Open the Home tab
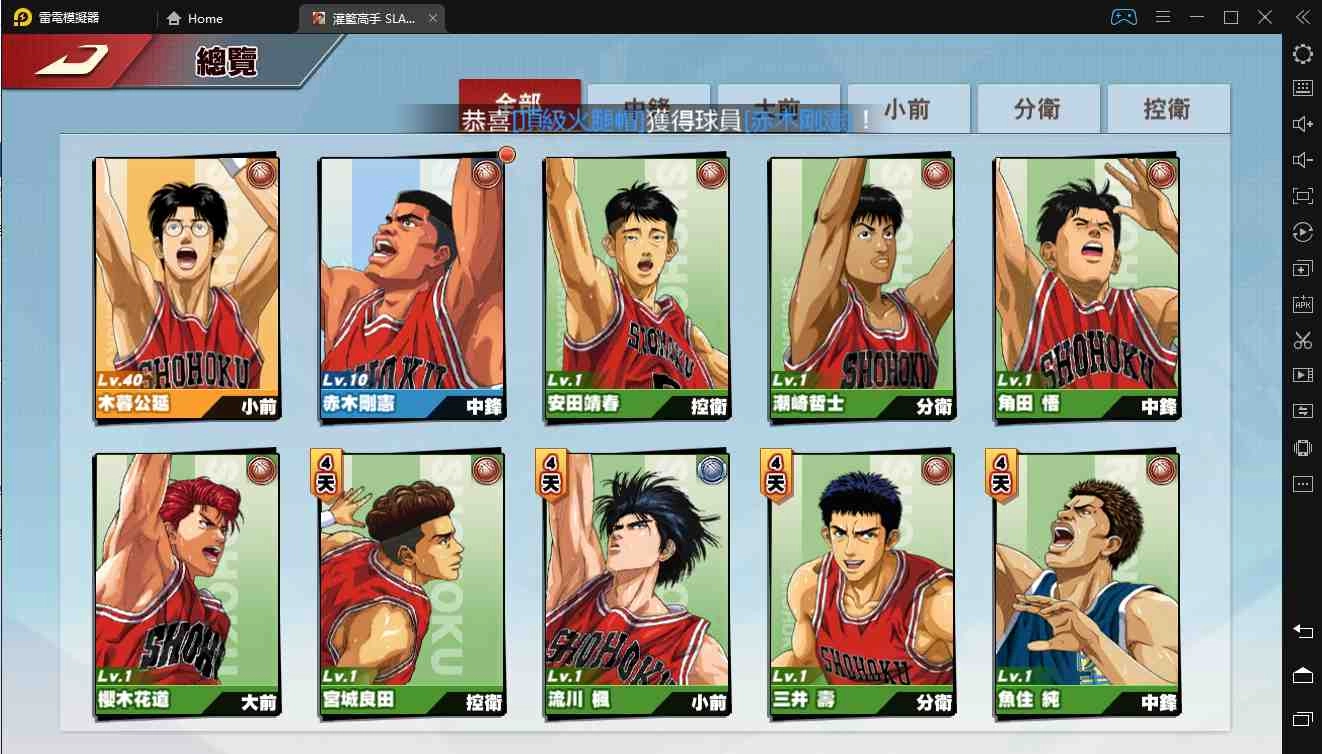This screenshot has height=754, width=1322. (x=196, y=18)
